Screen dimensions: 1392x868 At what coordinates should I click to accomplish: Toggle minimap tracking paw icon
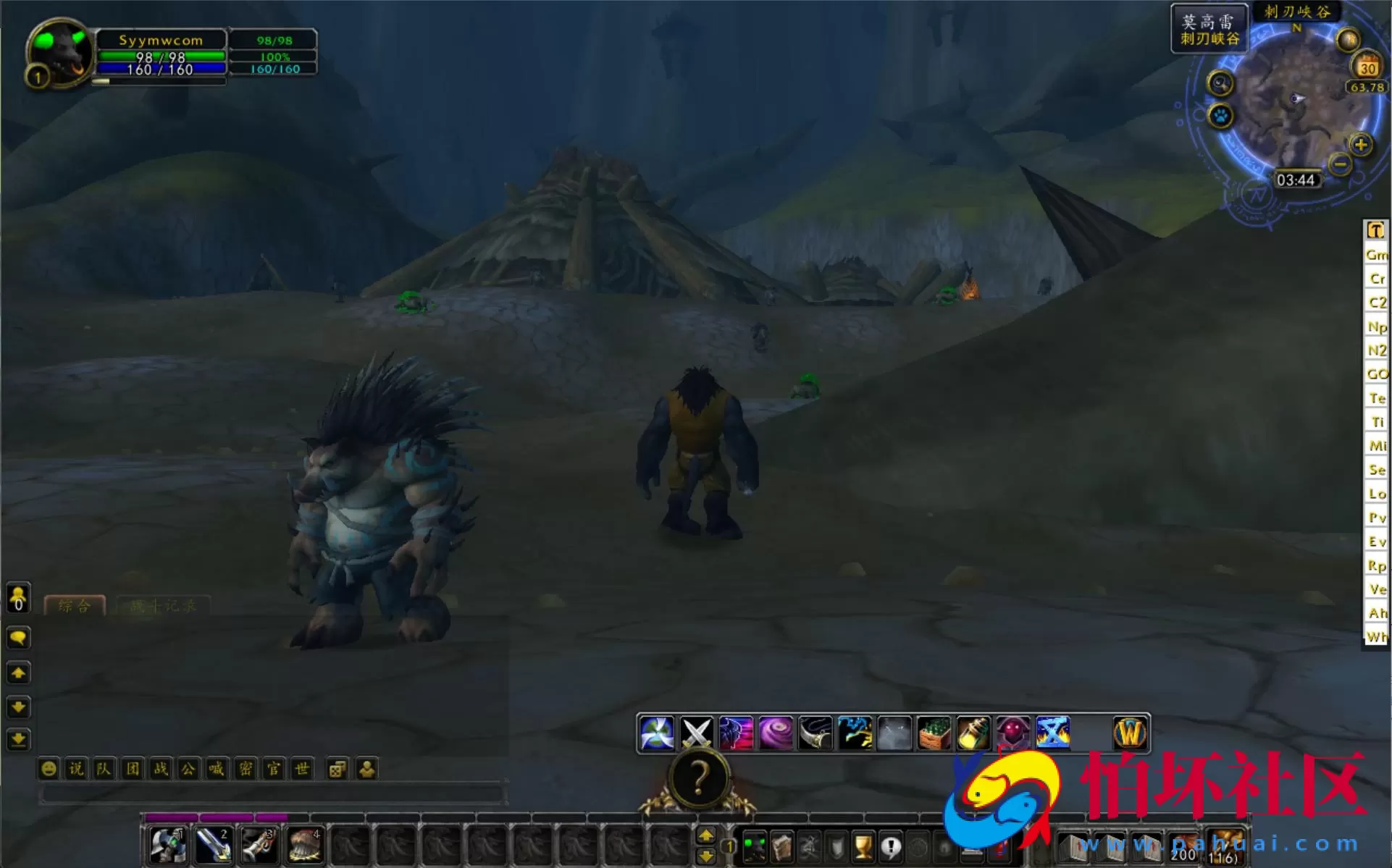[x=1220, y=116]
